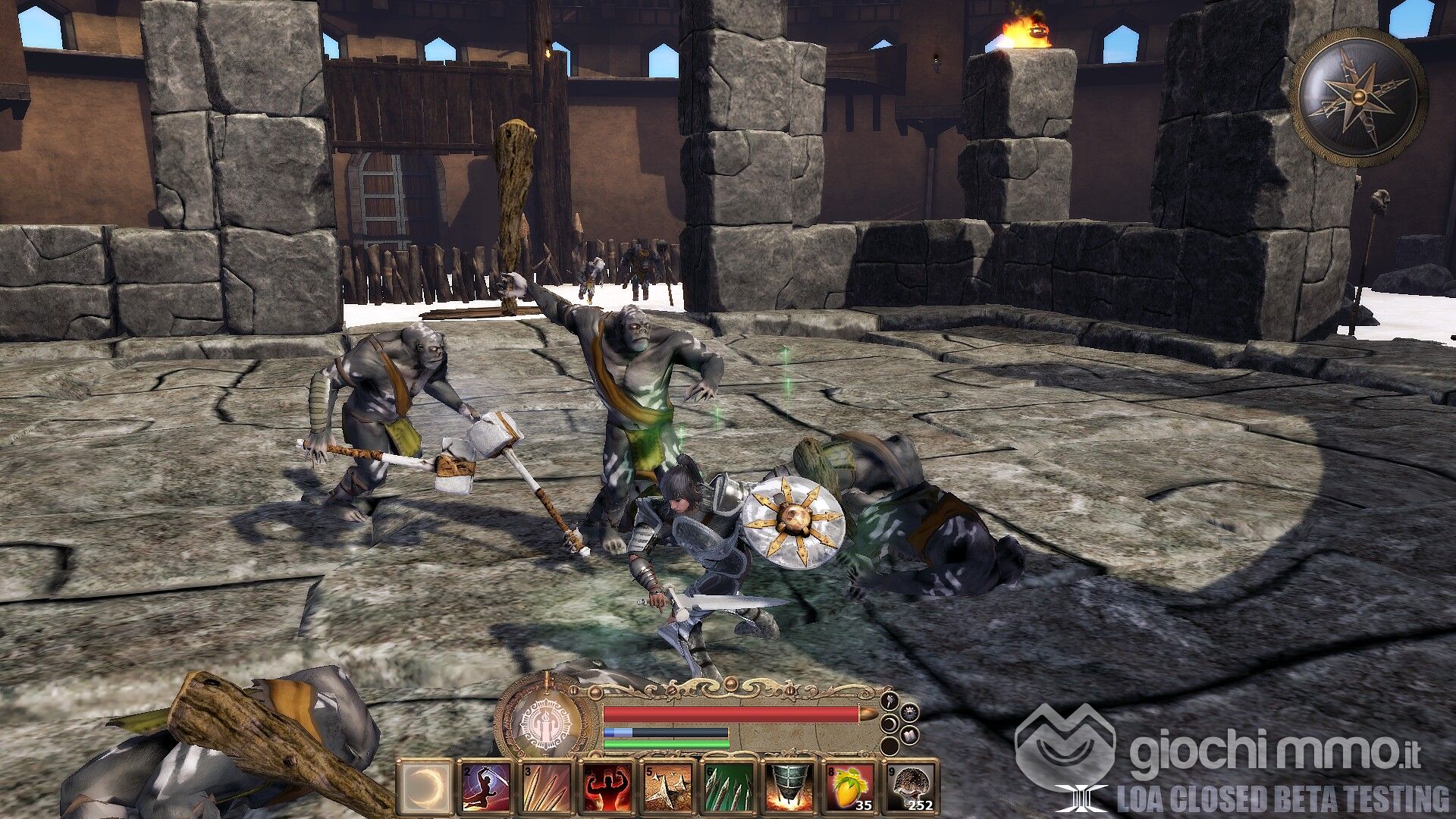Open the book journal button
The width and height of the screenshot is (1456, 819).
pyautogui.click(x=910, y=735)
